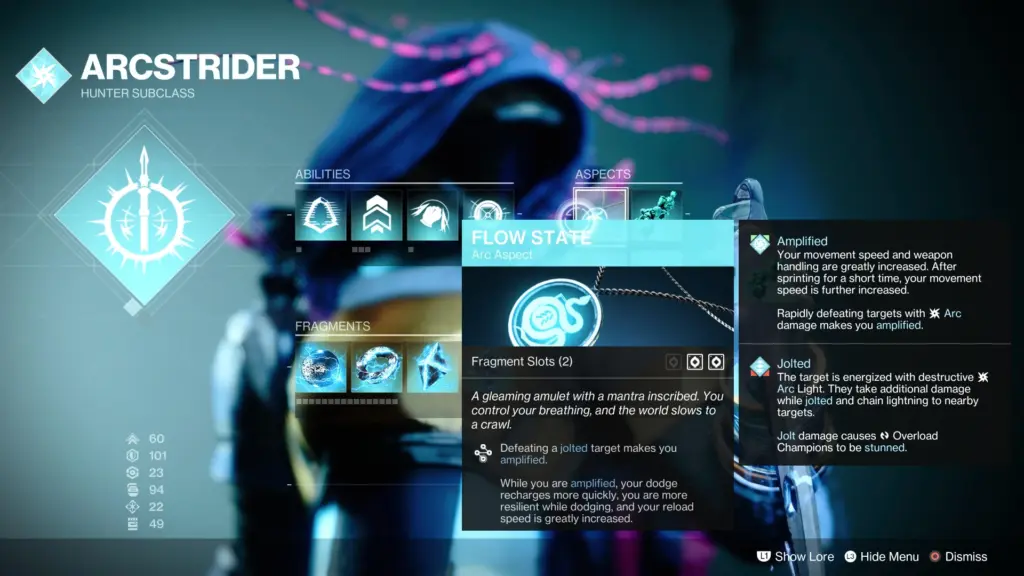Select the ring-shaped fragment slot
This screenshot has width=1024, height=576.
coord(376,368)
